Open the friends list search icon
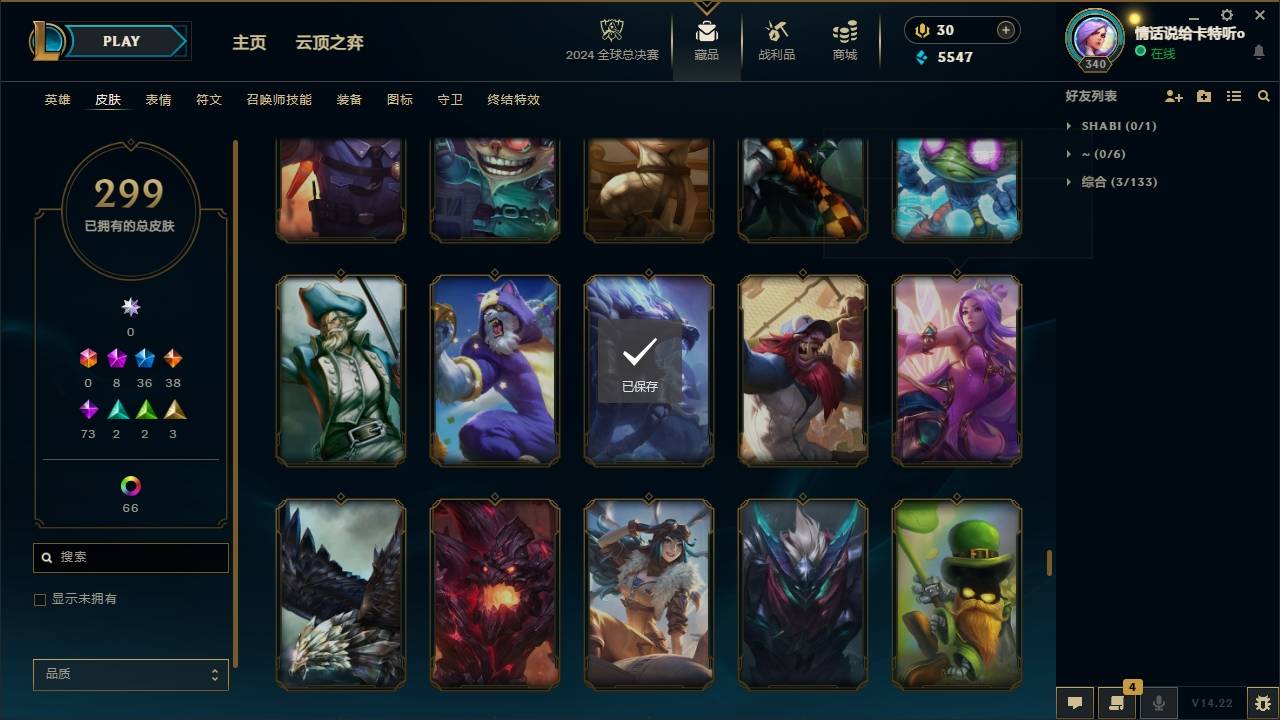Image resolution: width=1280 pixels, height=720 pixels. 1264,96
